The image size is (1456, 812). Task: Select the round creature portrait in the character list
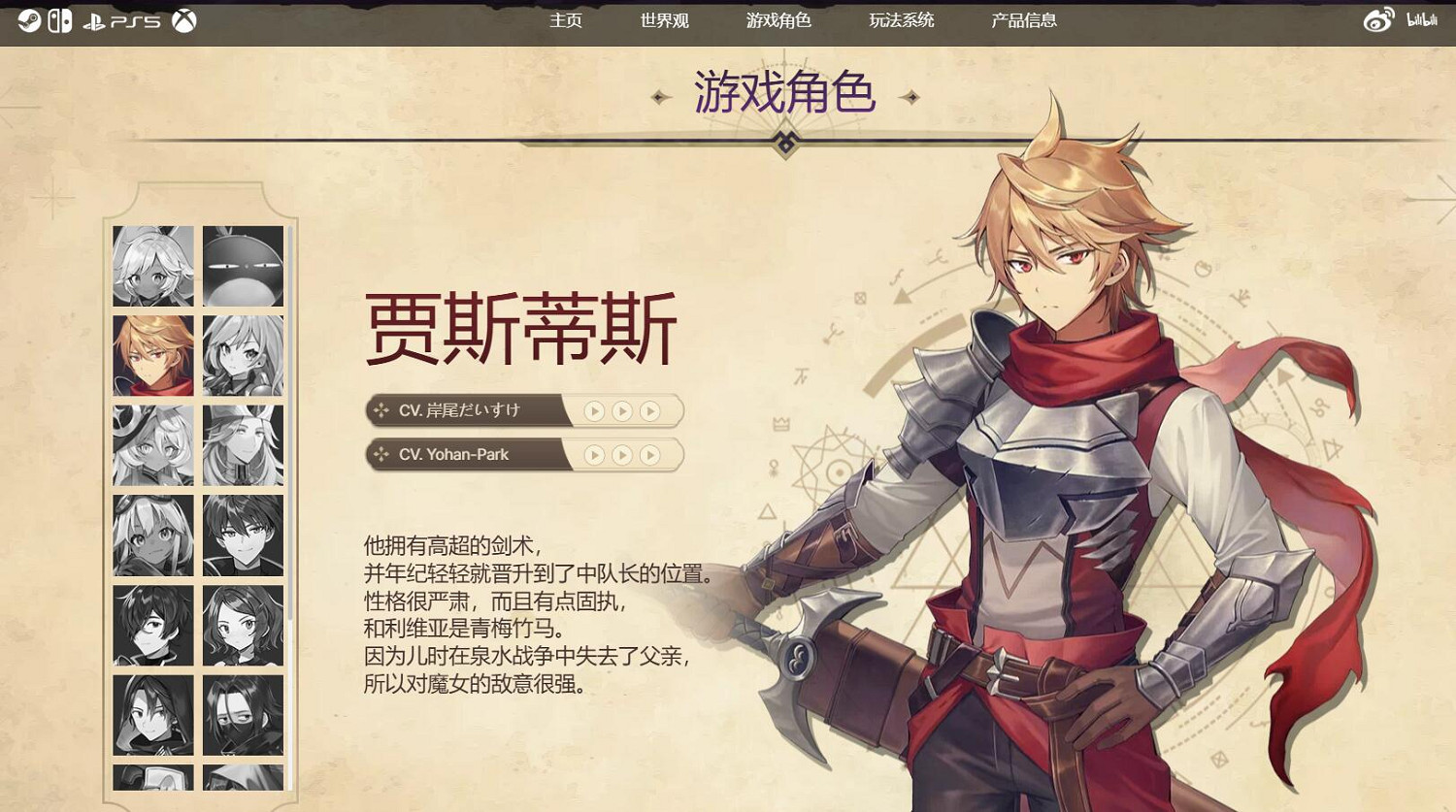[243, 264]
